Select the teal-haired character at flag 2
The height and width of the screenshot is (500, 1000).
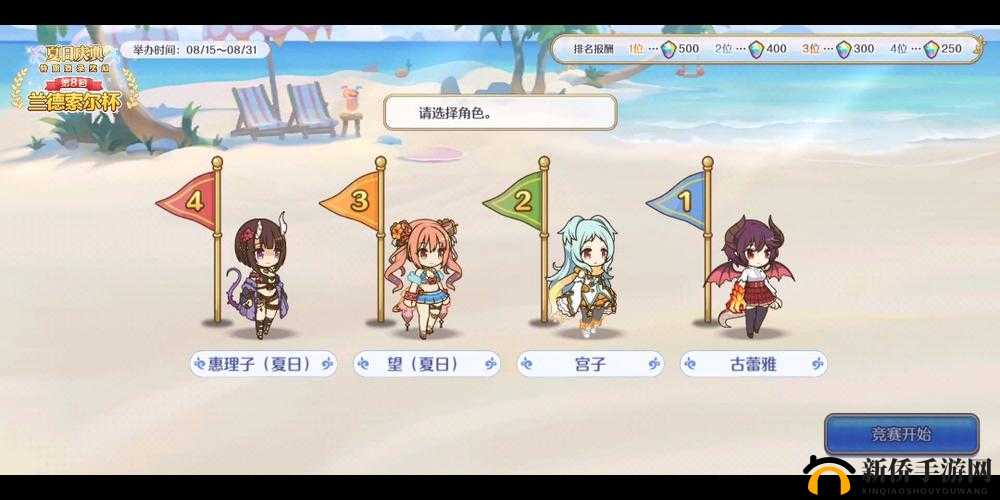[x=583, y=270]
